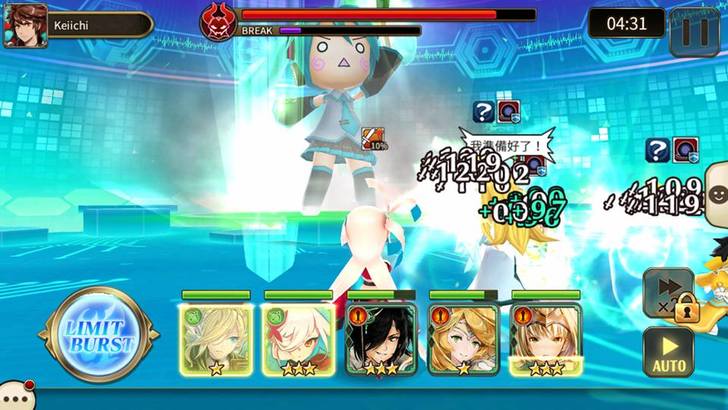This screenshot has height=410, width=728.
Task: Tap the locked fast-forward speed button
Action: pos(667,293)
